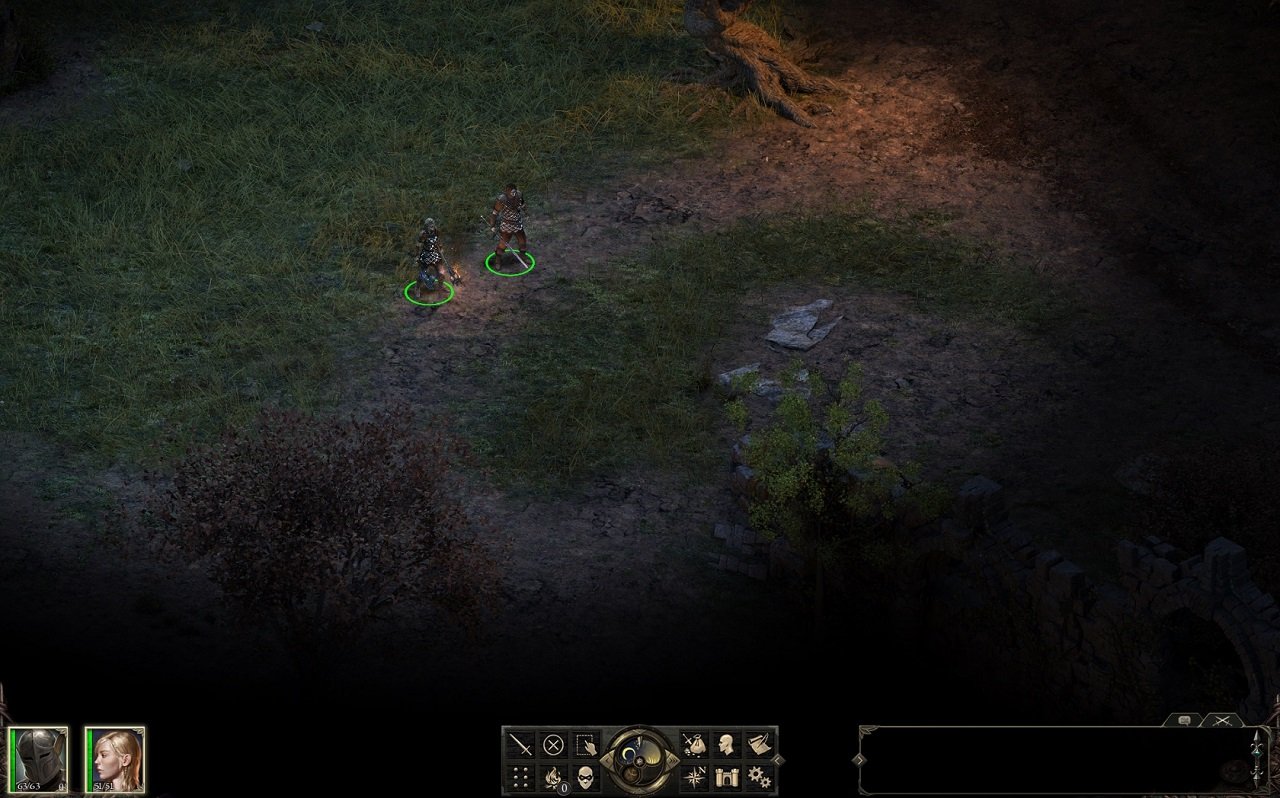
Task: Switch to the dialogue speech-bubble log tab
Action: coord(1183,720)
